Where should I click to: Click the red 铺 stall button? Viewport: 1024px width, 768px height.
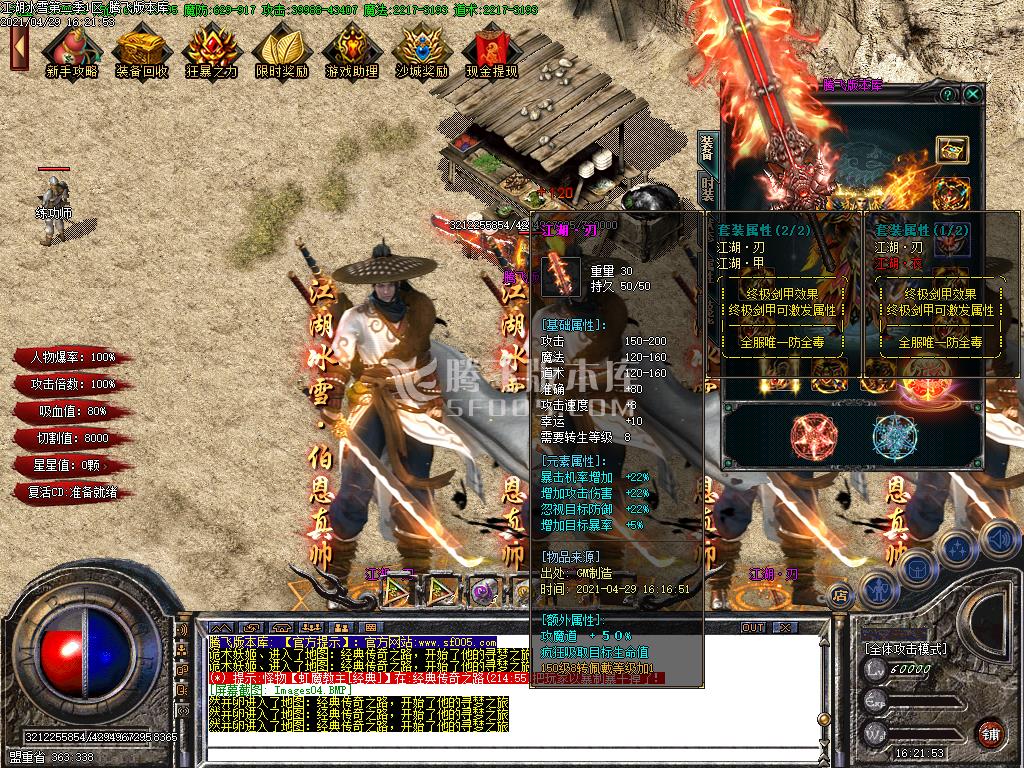coord(990,733)
